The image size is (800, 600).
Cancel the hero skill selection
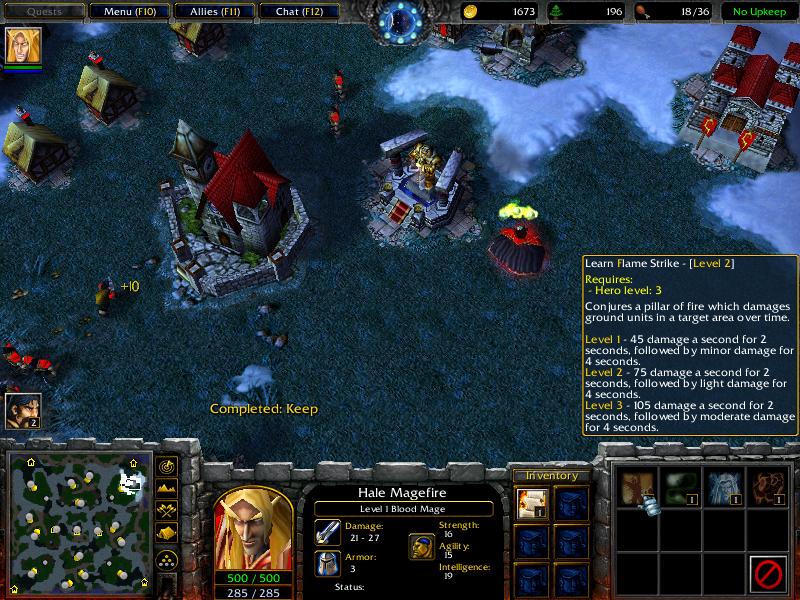[766, 574]
